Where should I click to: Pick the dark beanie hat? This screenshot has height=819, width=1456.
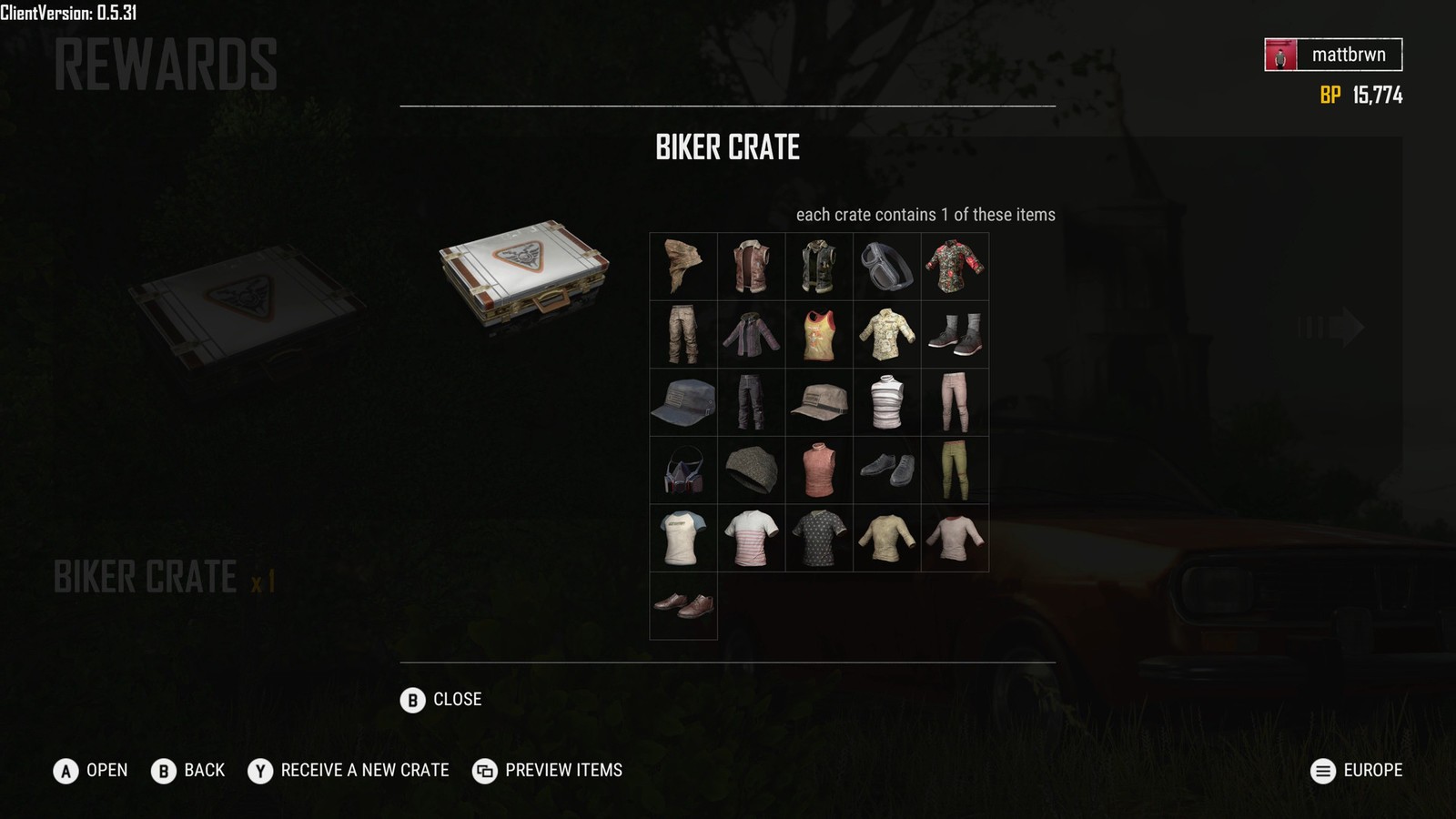click(752, 470)
